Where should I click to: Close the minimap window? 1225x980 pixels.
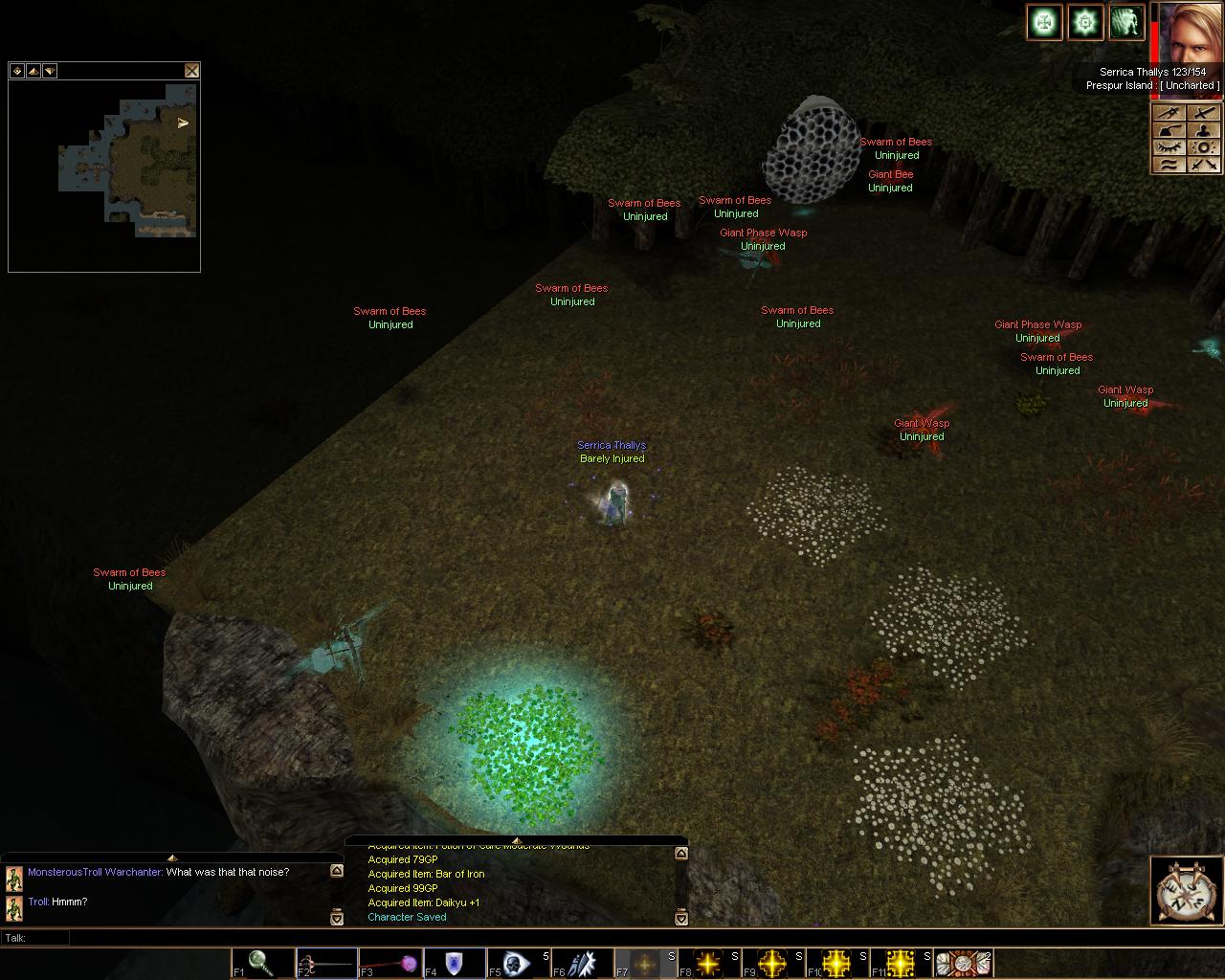[191, 71]
